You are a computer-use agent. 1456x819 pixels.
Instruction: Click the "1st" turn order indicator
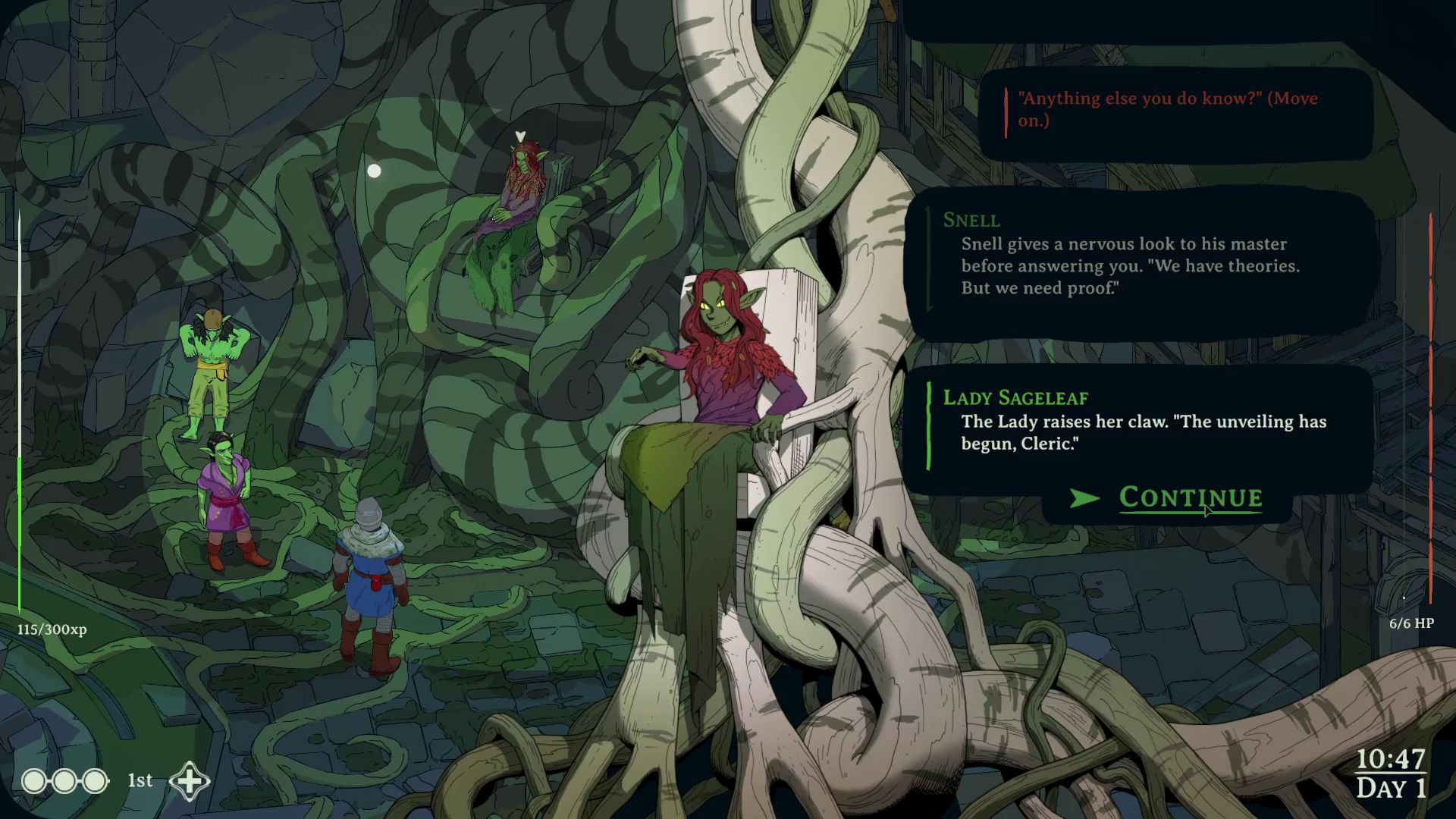(x=139, y=780)
